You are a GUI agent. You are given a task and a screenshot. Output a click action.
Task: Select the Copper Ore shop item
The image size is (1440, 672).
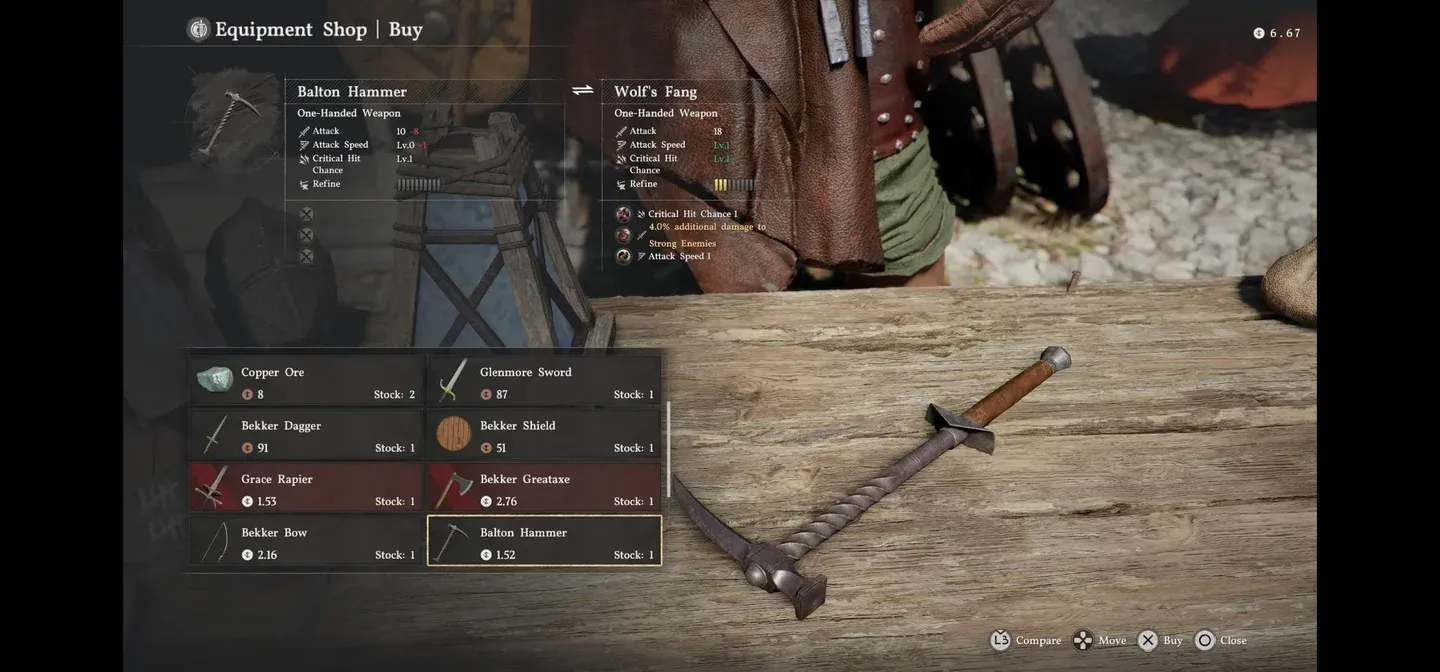306,381
